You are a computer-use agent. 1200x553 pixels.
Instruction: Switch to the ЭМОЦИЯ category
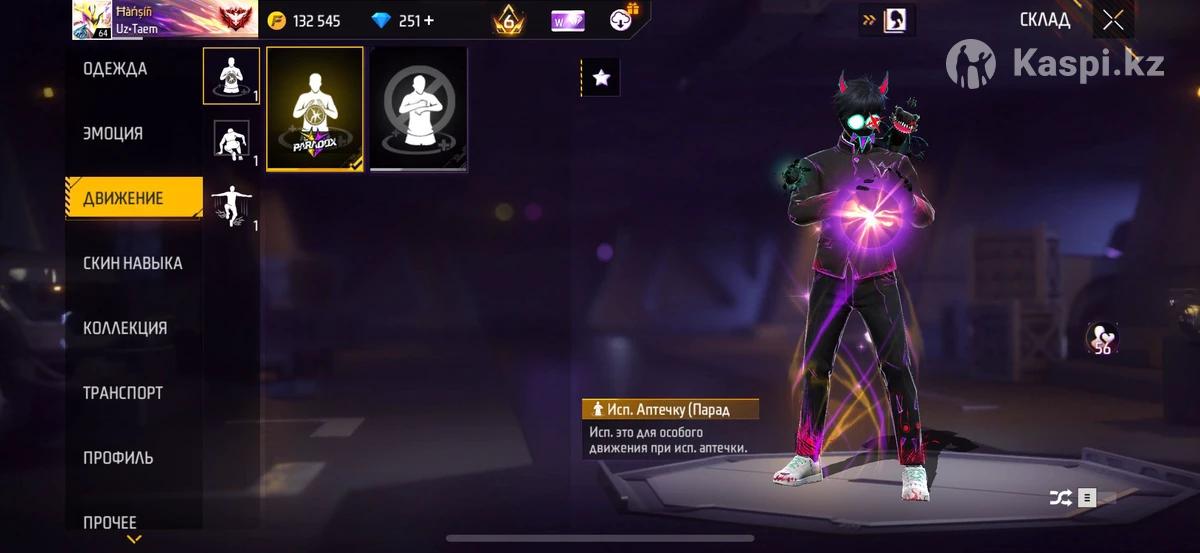pos(113,134)
